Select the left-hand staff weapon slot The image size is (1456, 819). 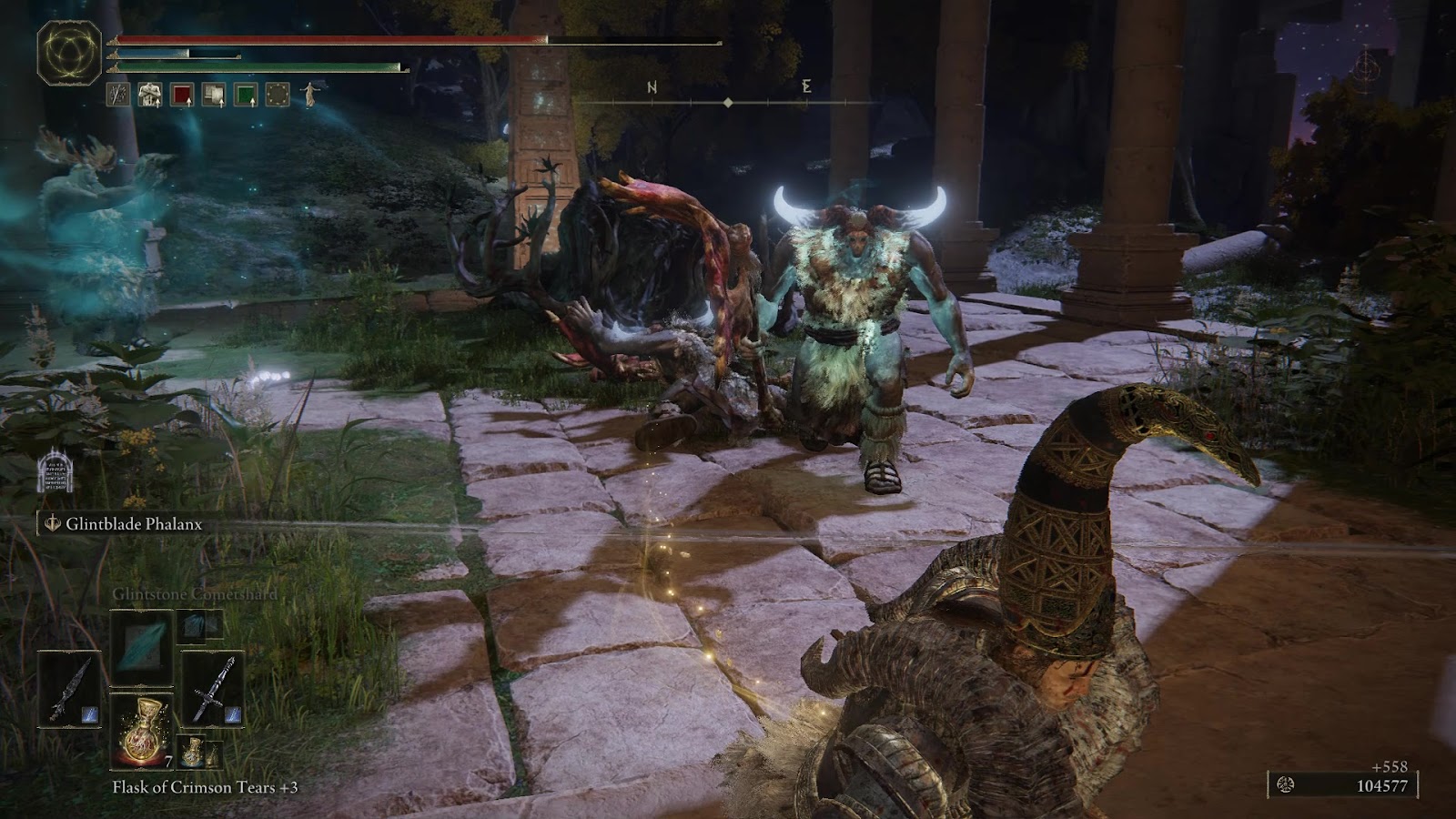(x=69, y=689)
